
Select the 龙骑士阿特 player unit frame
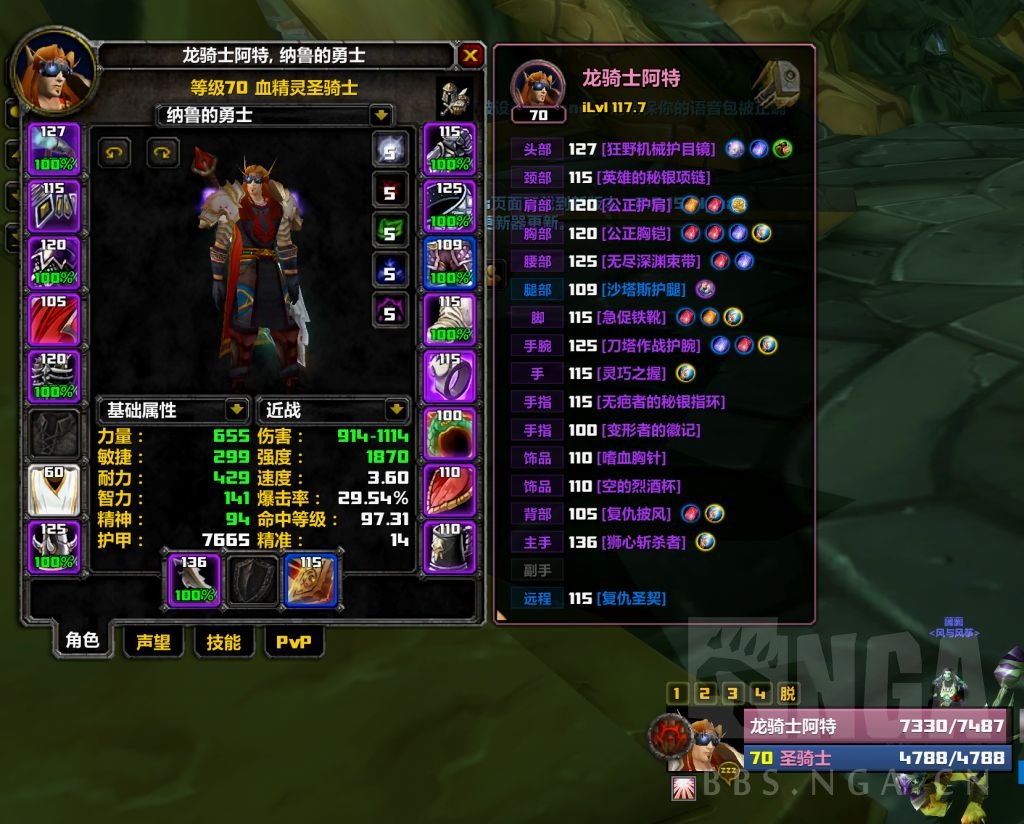876,726
